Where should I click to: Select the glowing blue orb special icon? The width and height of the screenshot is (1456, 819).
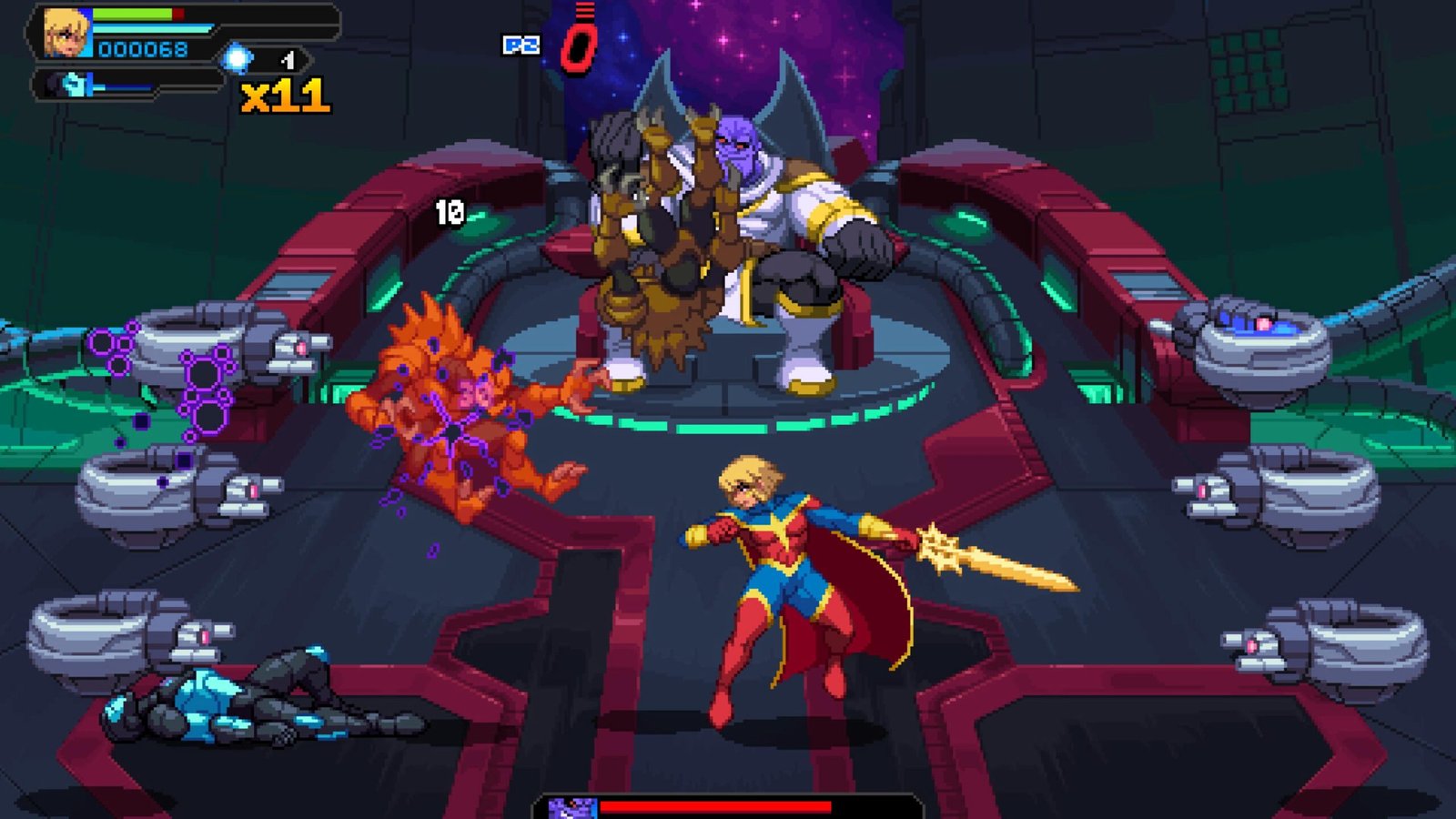pos(238,59)
